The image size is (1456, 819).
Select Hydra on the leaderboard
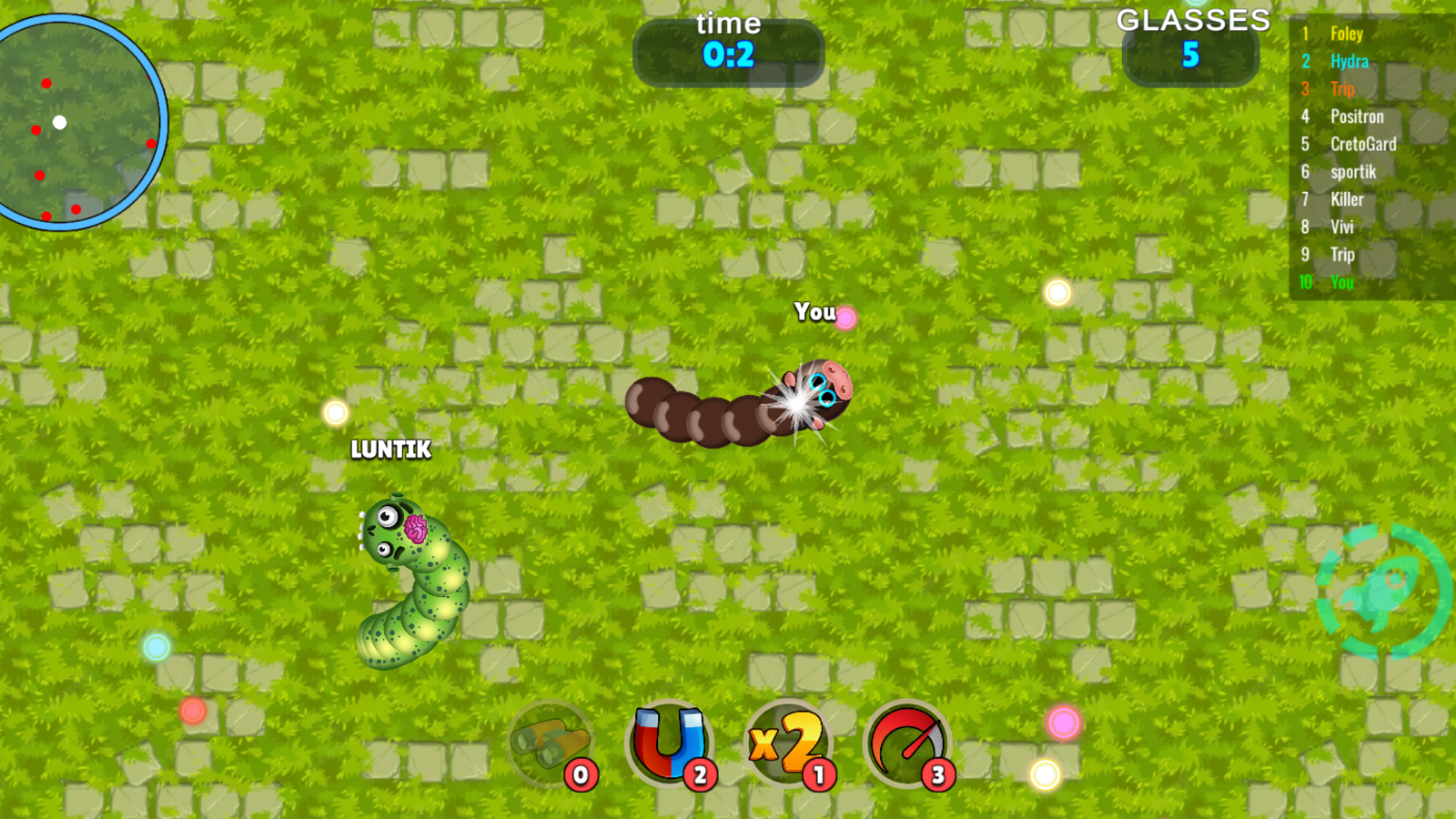click(1349, 61)
